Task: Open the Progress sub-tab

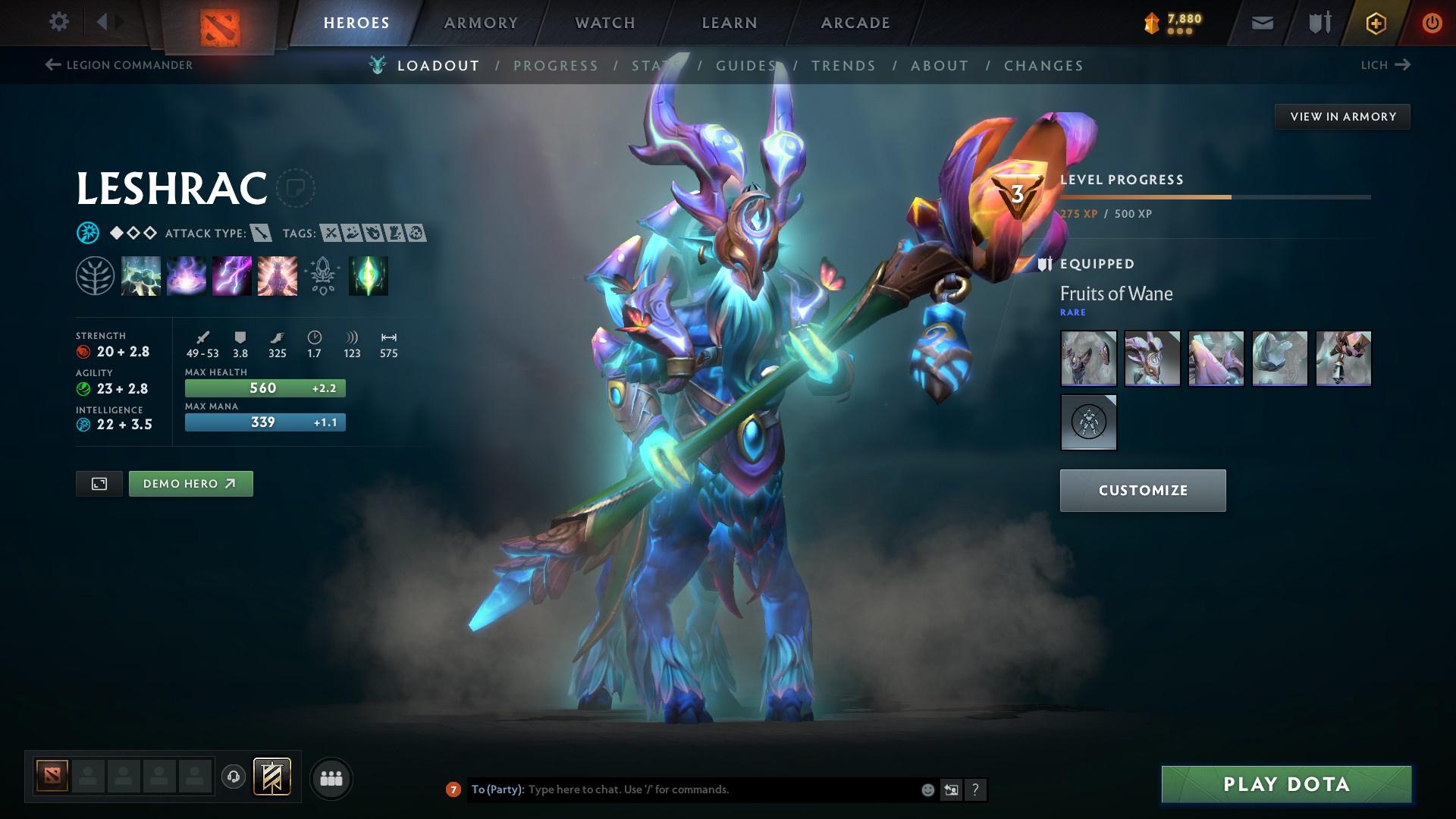Action: click(556, 66)
